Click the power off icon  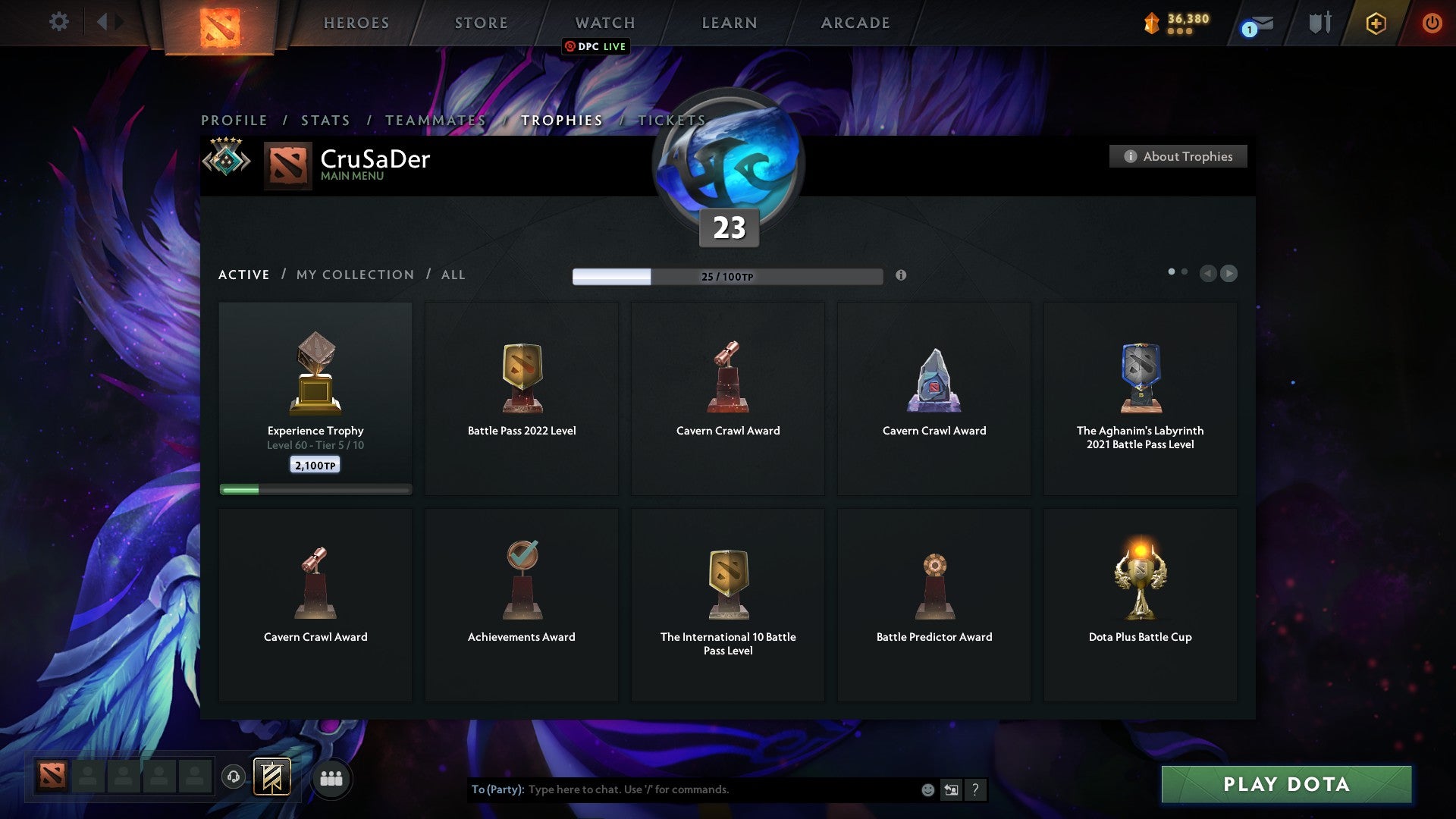pos(1432,23)
